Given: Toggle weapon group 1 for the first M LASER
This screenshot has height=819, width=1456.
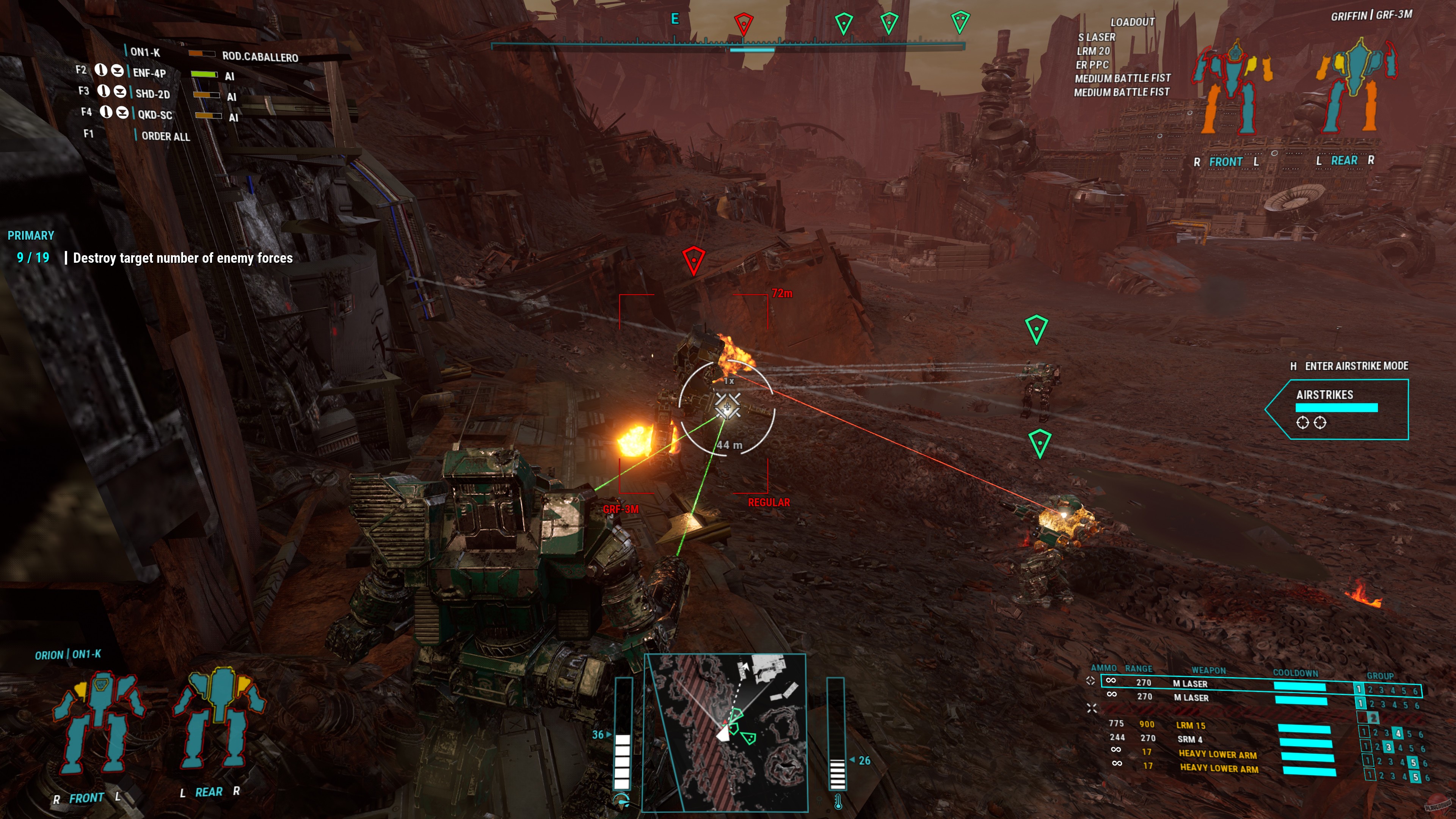Looking at the screenshot, I should (1360, 689).
